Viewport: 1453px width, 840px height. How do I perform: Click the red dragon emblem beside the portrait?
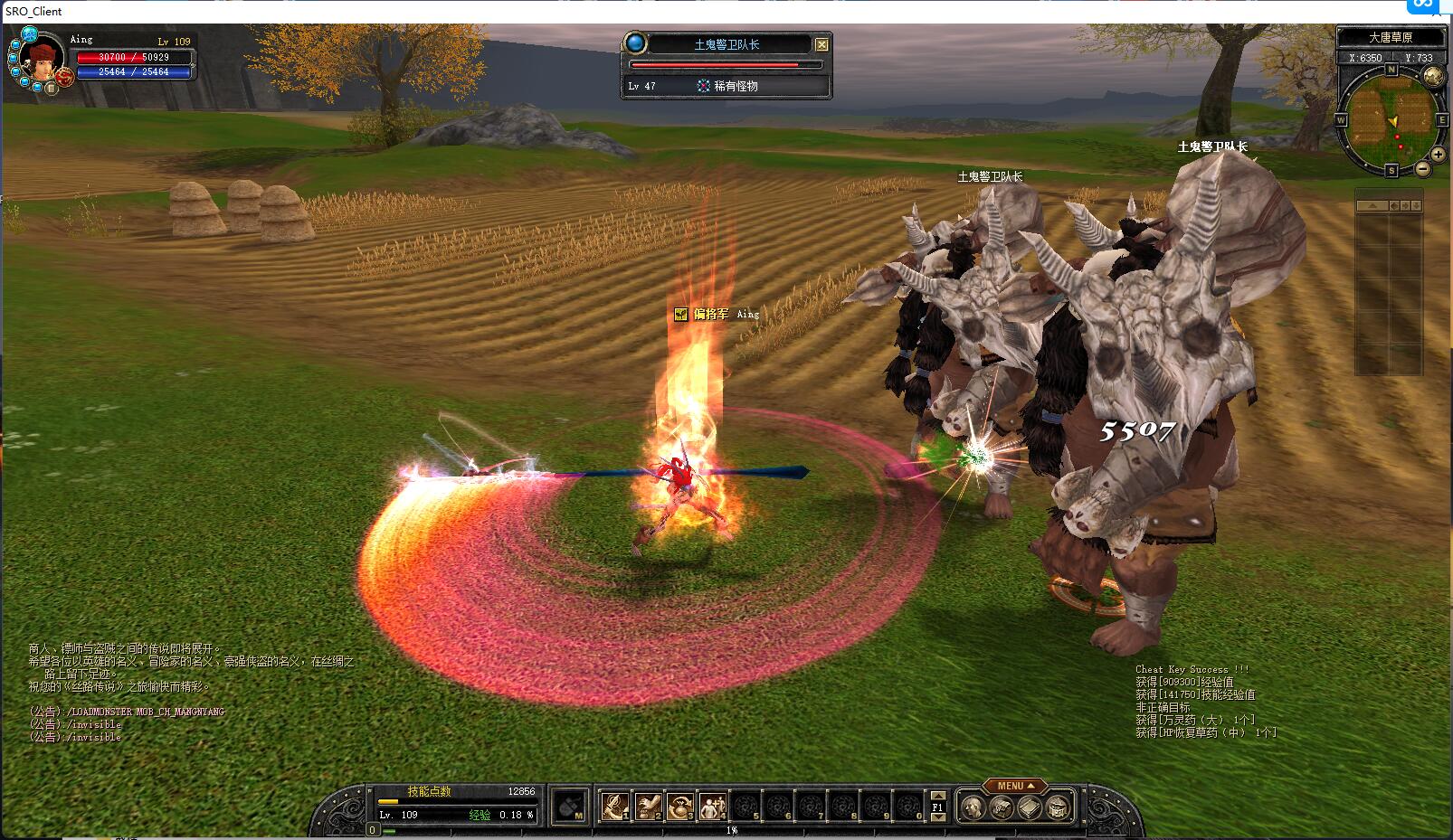[x=63, y=77]
